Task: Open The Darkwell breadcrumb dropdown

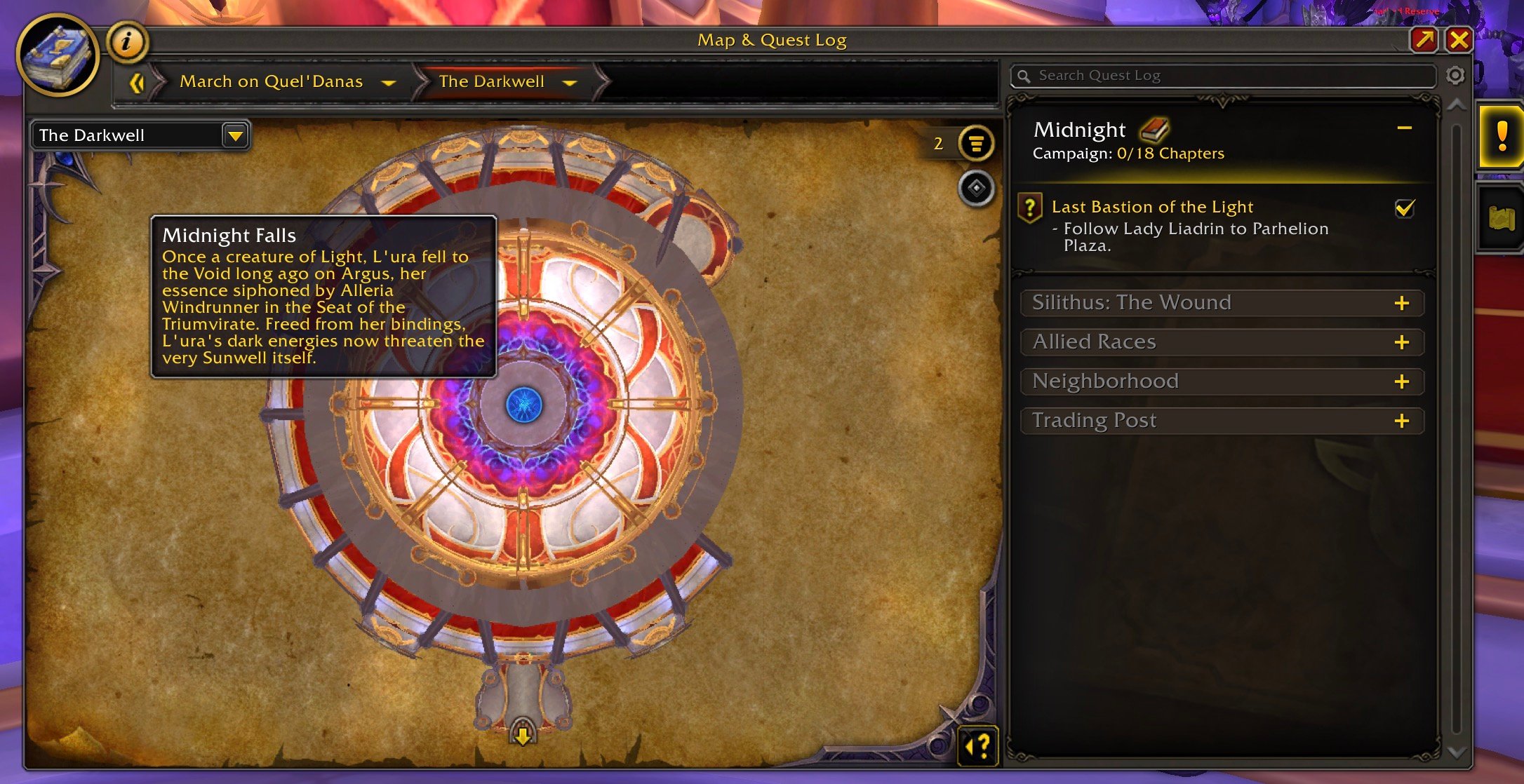Action: [570, 83]
